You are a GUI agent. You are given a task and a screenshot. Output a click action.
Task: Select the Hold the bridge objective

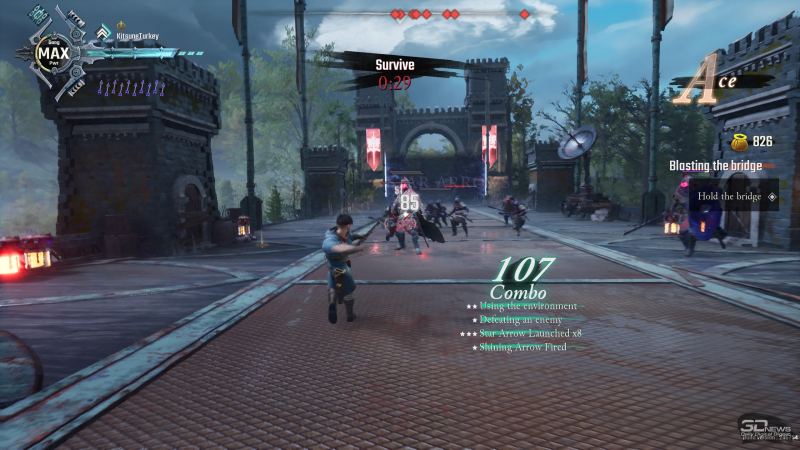coord(730,196)
